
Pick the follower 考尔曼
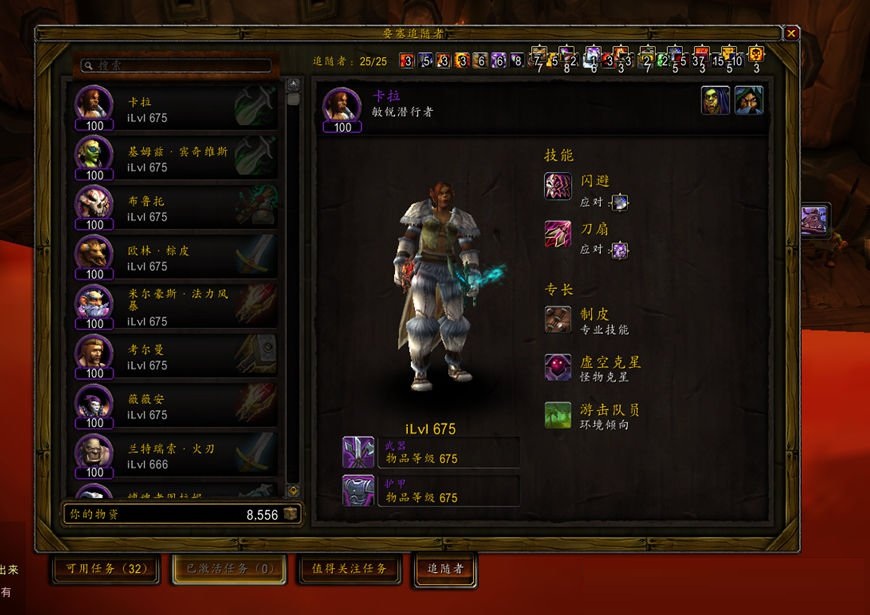[x=175, y=357]
